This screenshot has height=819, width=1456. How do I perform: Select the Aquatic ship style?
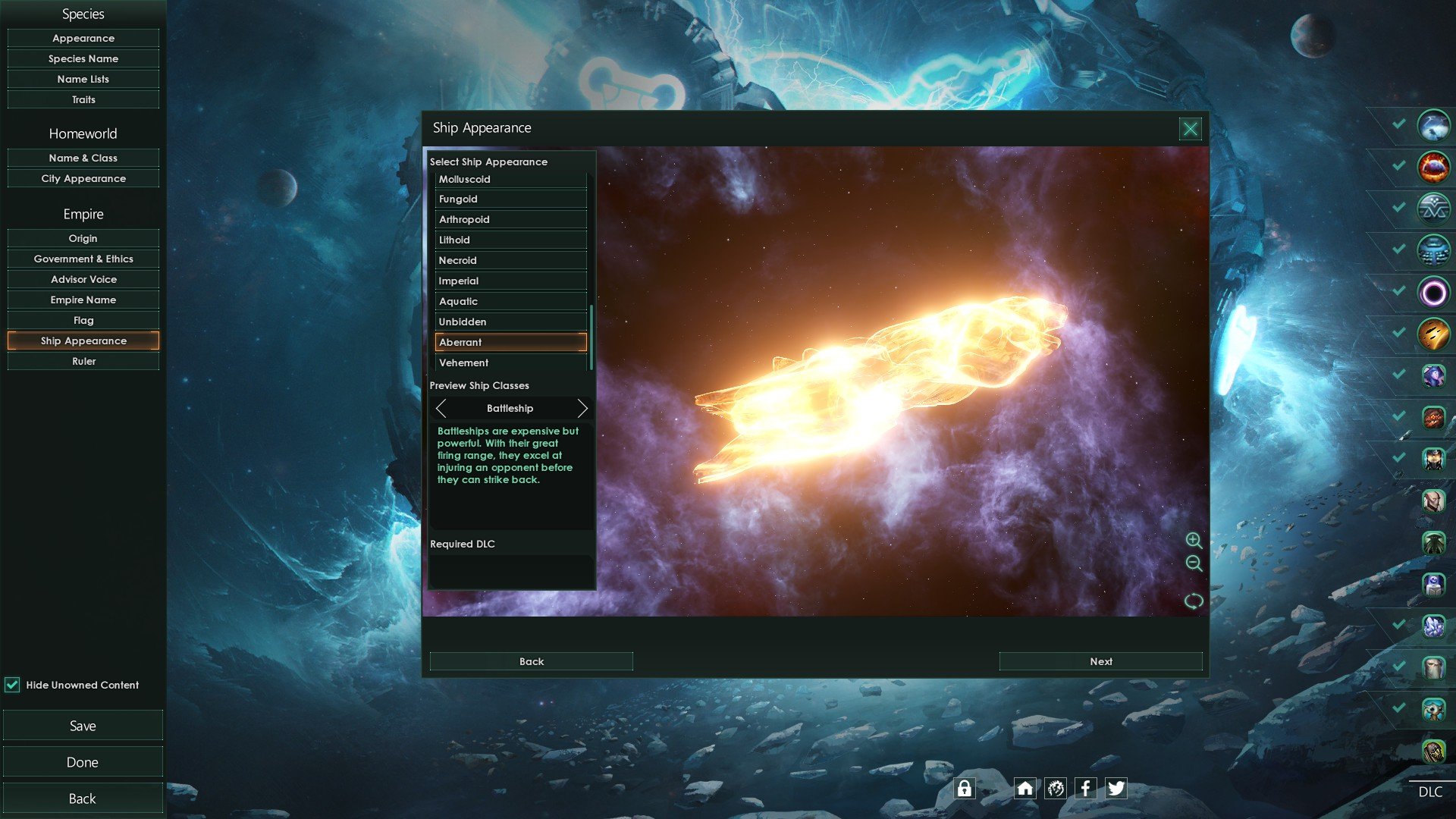[x=510, y=301]
